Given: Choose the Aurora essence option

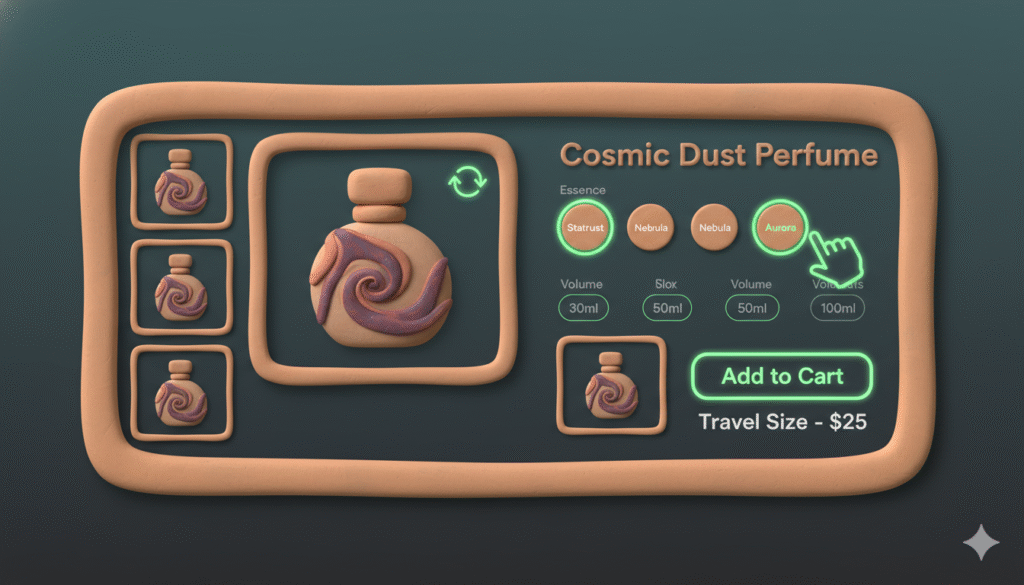Looking at the screenshot, I should pyautogui.click(x=780, y=228).
